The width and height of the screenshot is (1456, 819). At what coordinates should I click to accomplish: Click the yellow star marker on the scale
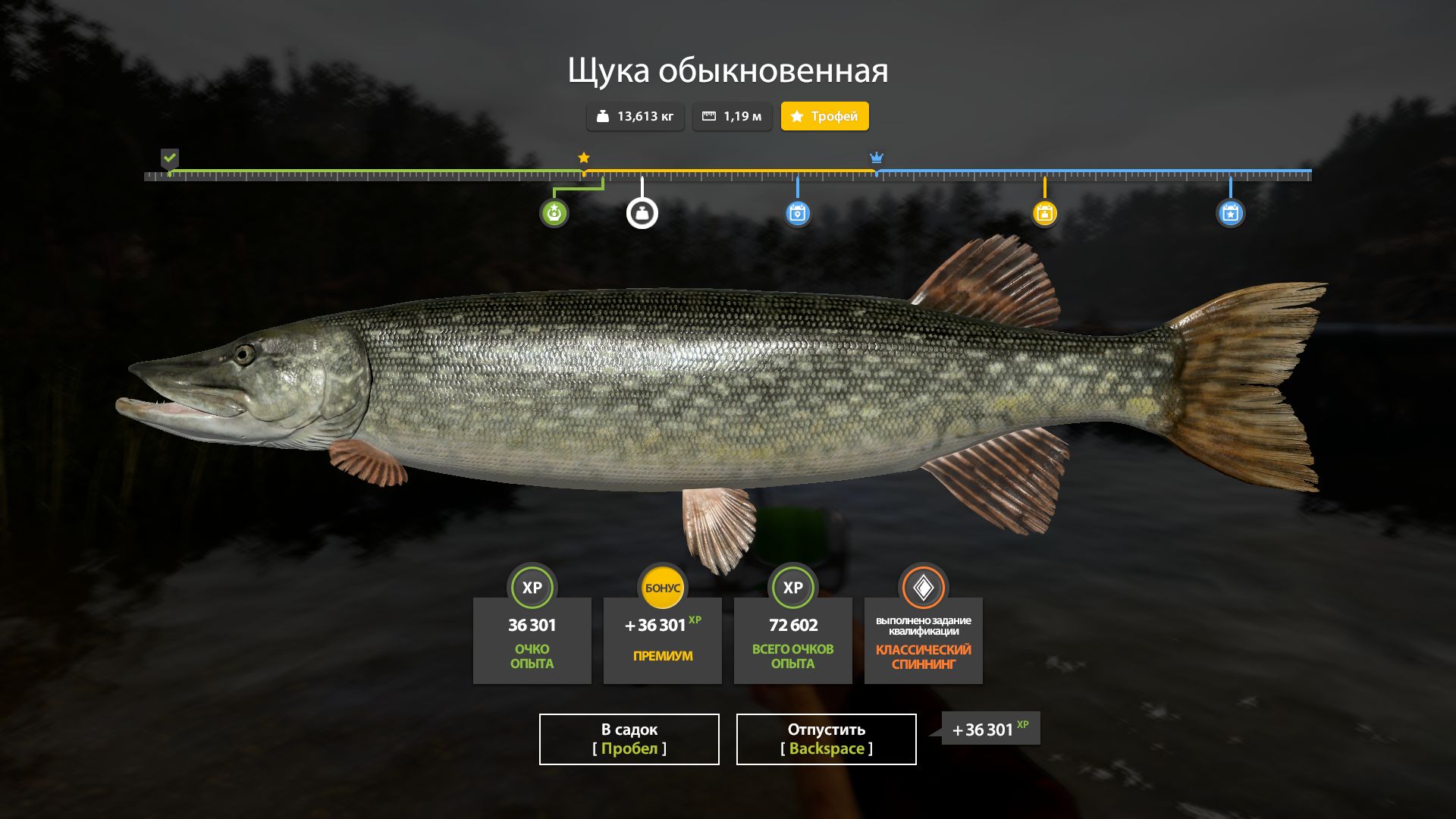click(x=583, y=158)
